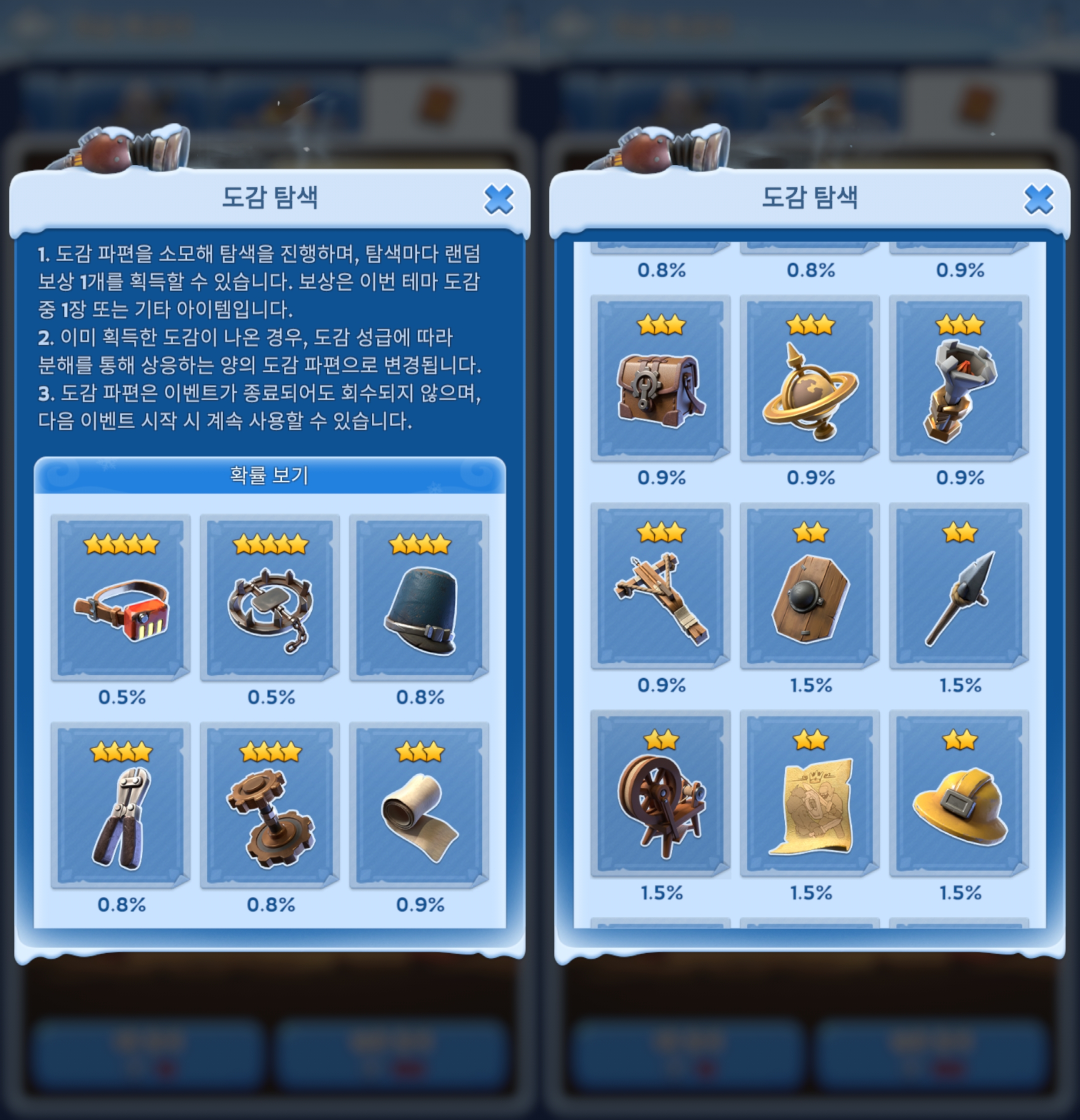The image size is (1080, 1120).
Task: Choose the bear trap card
Action: (270, 597)
